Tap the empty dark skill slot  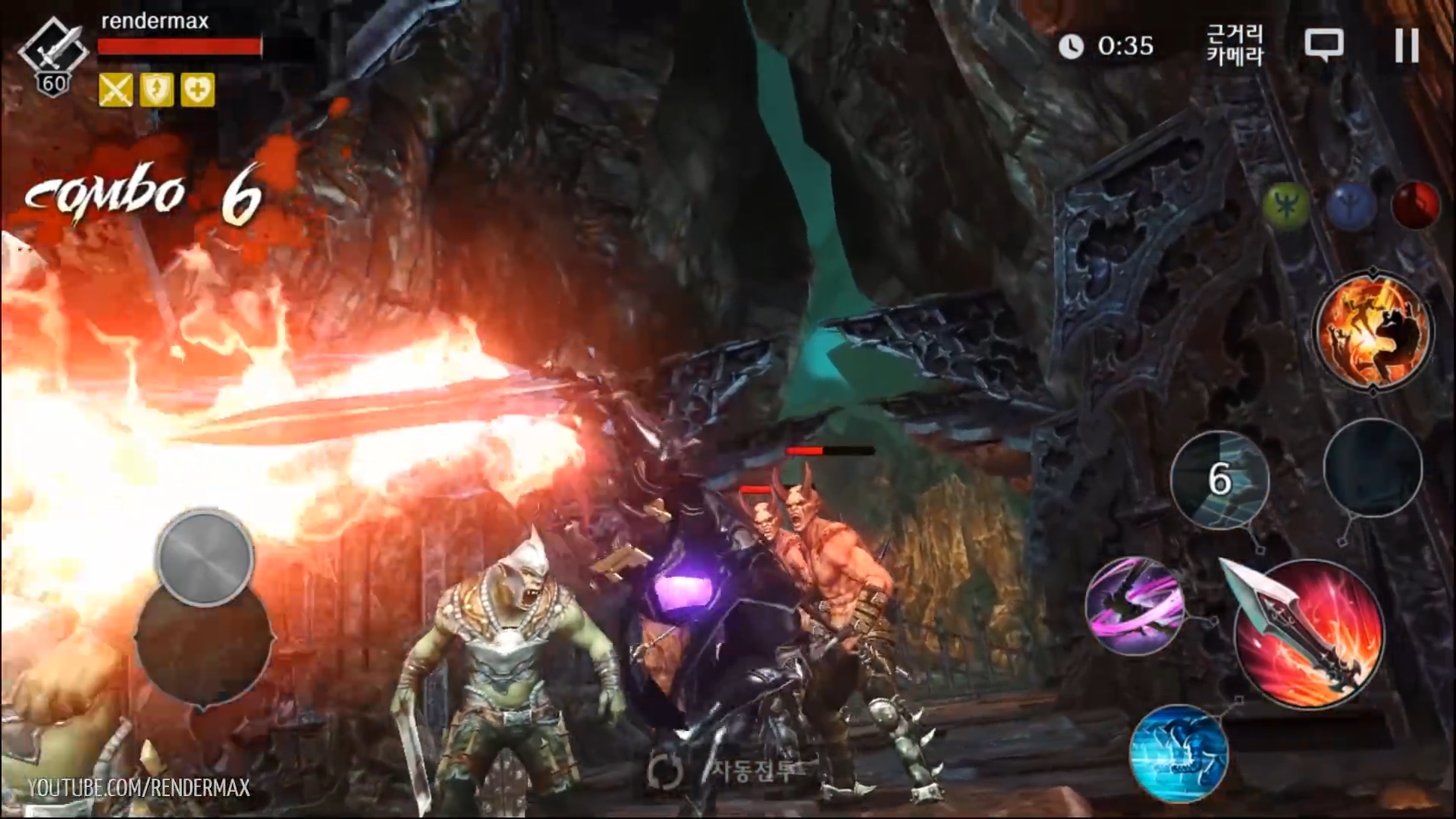1373,469
